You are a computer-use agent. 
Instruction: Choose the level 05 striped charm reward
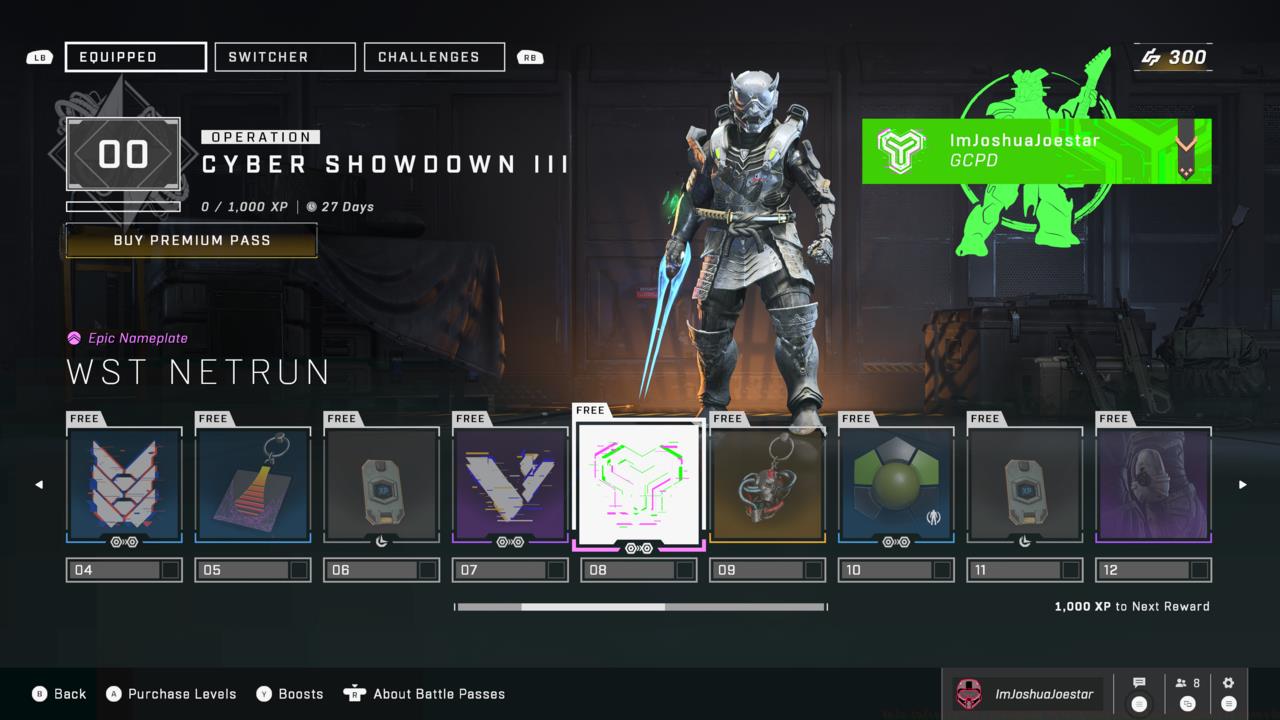point(253,485)
